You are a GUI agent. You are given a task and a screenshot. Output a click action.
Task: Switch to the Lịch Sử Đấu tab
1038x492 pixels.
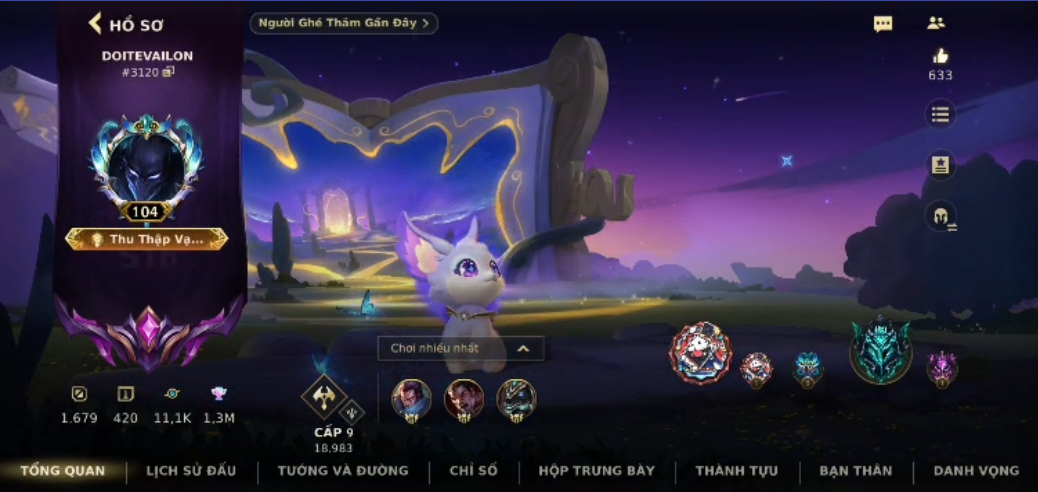[x=192, y=470]
